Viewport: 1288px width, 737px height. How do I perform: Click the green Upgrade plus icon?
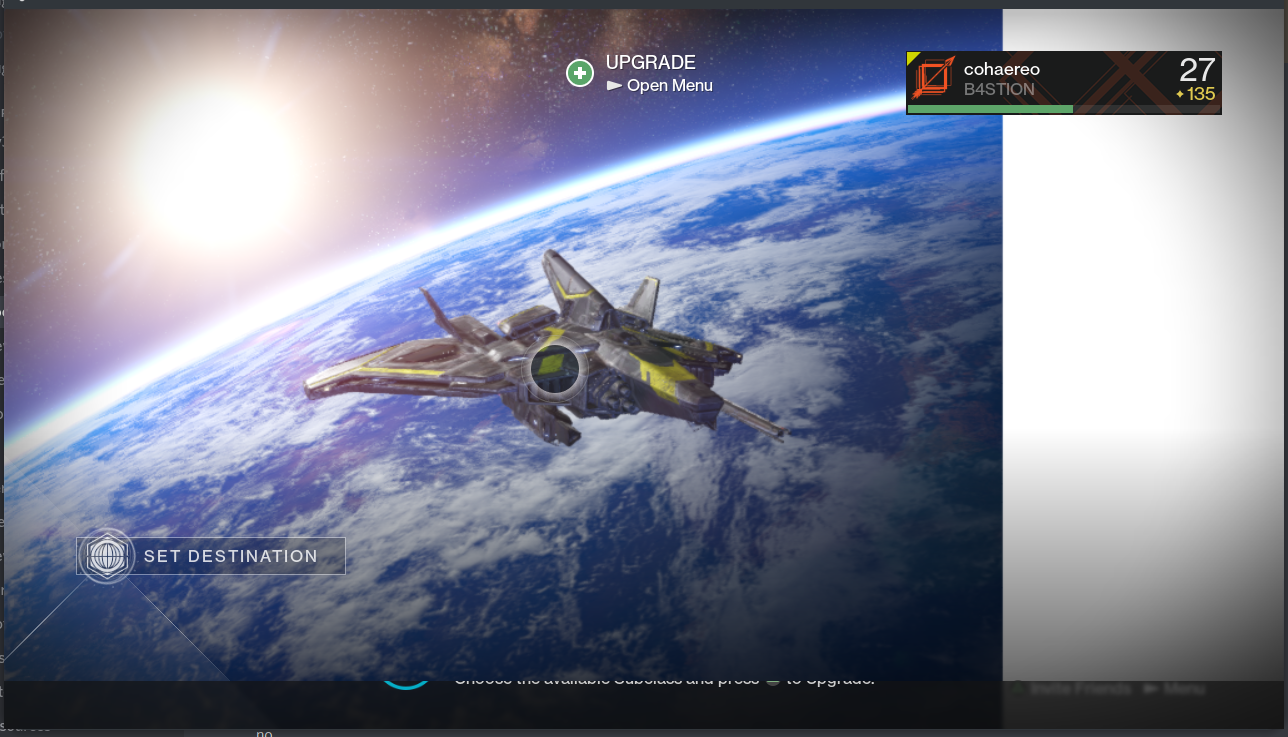tap(580, 73)
